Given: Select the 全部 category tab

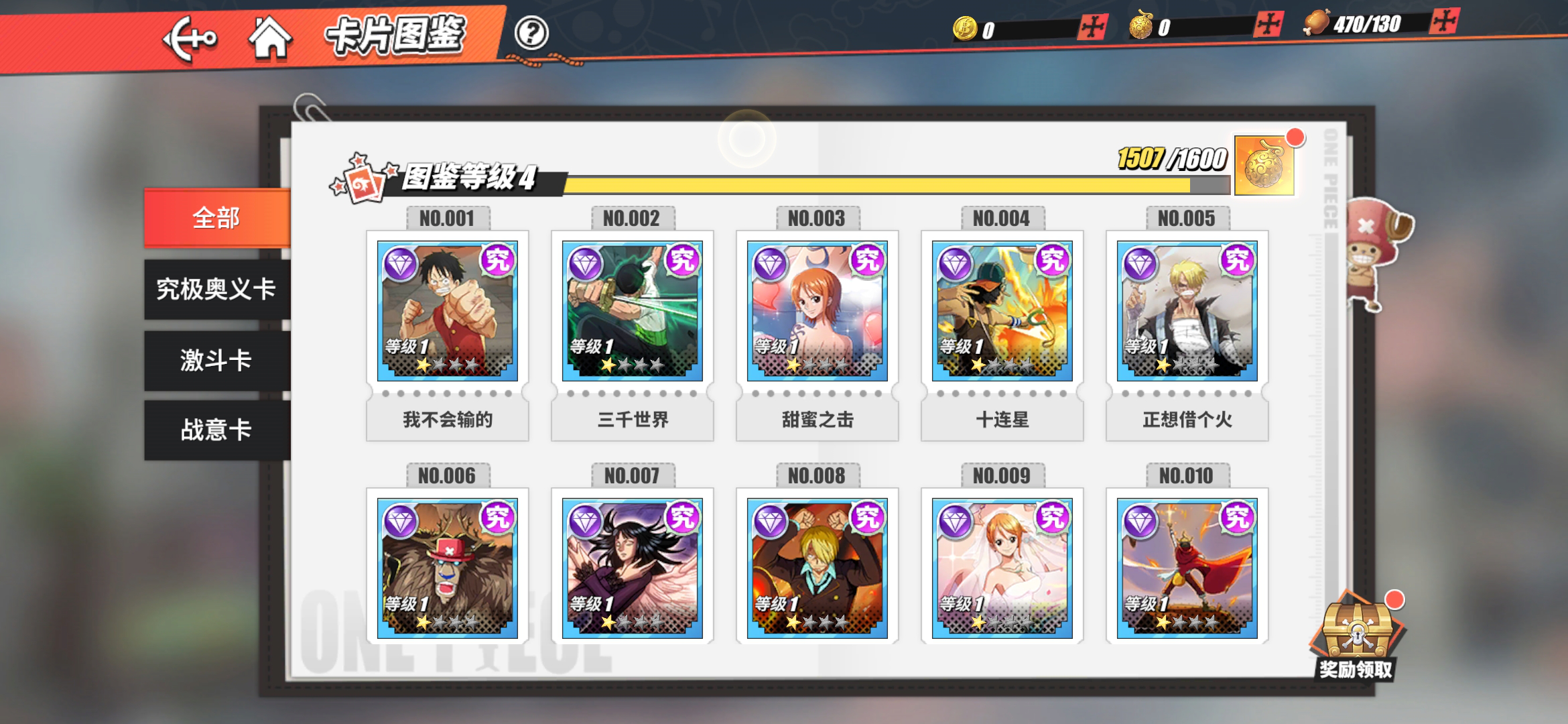Looking at the screenshot, I should point(216,216).
